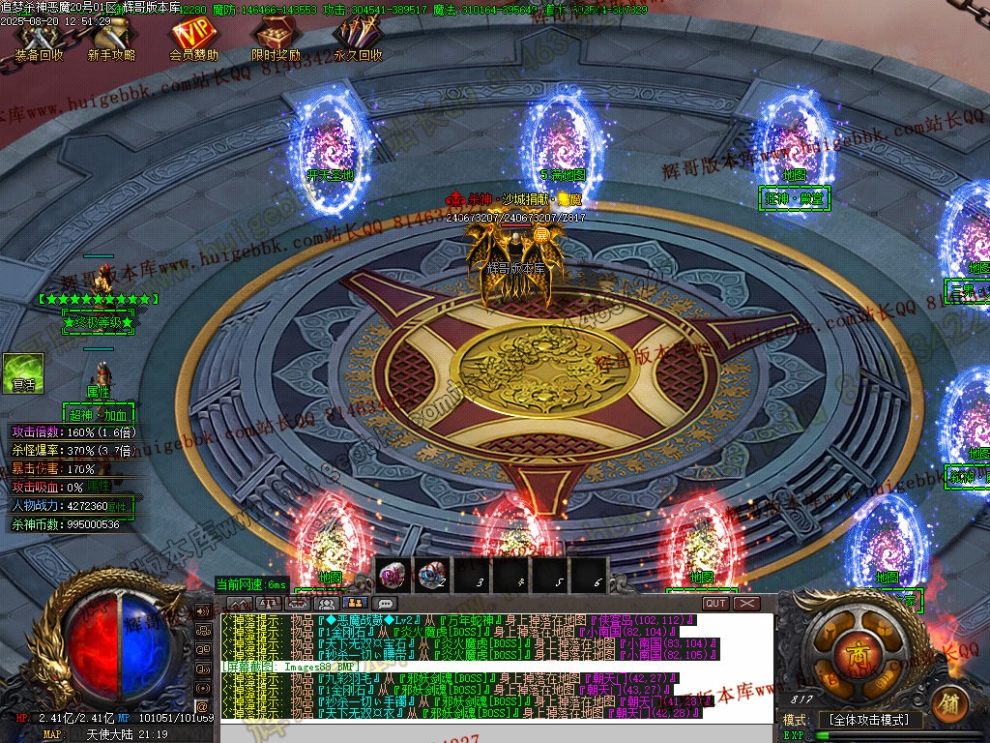
Task: Use the item in the first hotbar slot
Action: (x=392, y=575)
